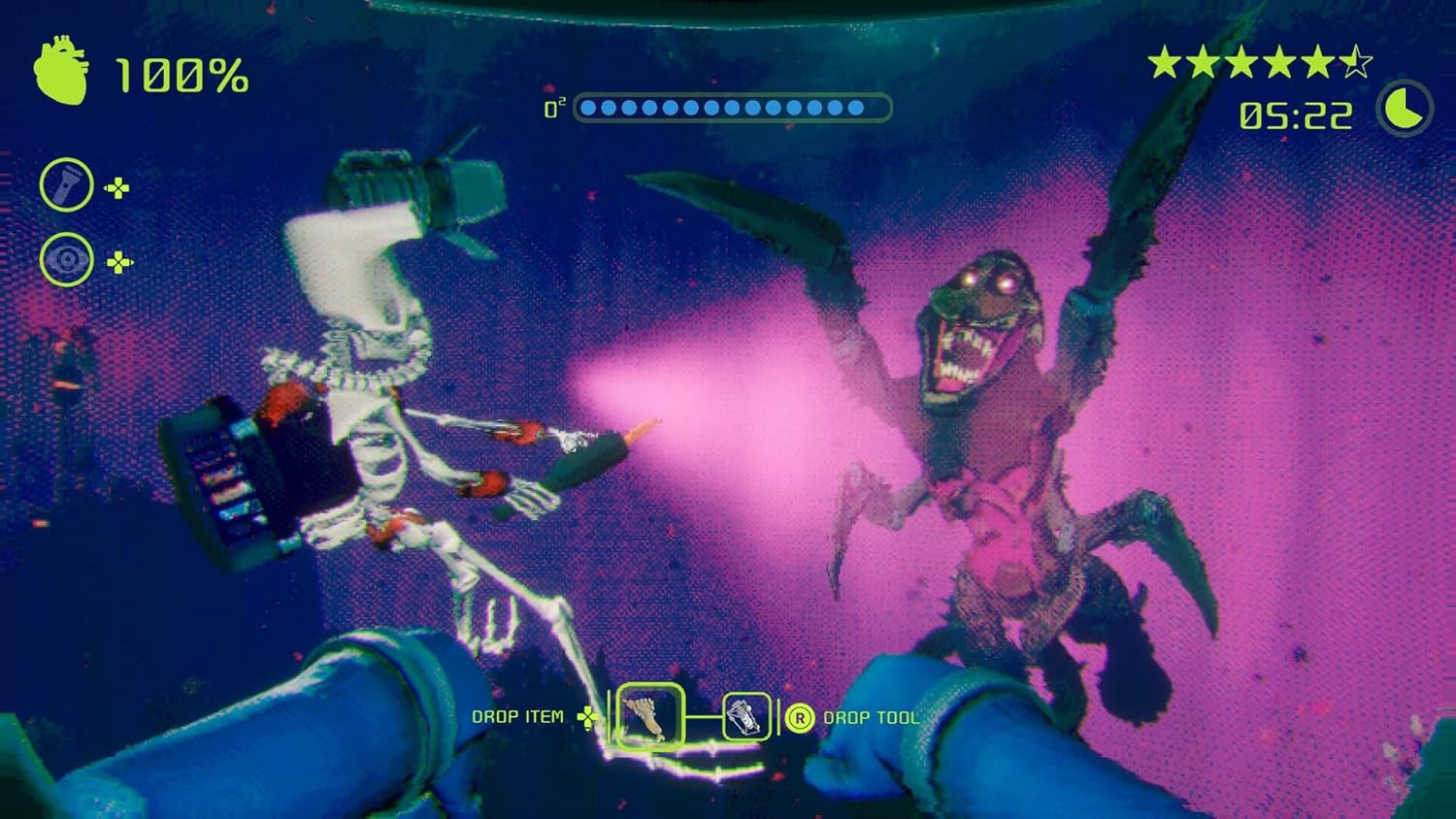The height and width of the screenshot is (819, 1456).
Task: Click the 05:22 countdown timer
Action: [x=1294, y=115]
